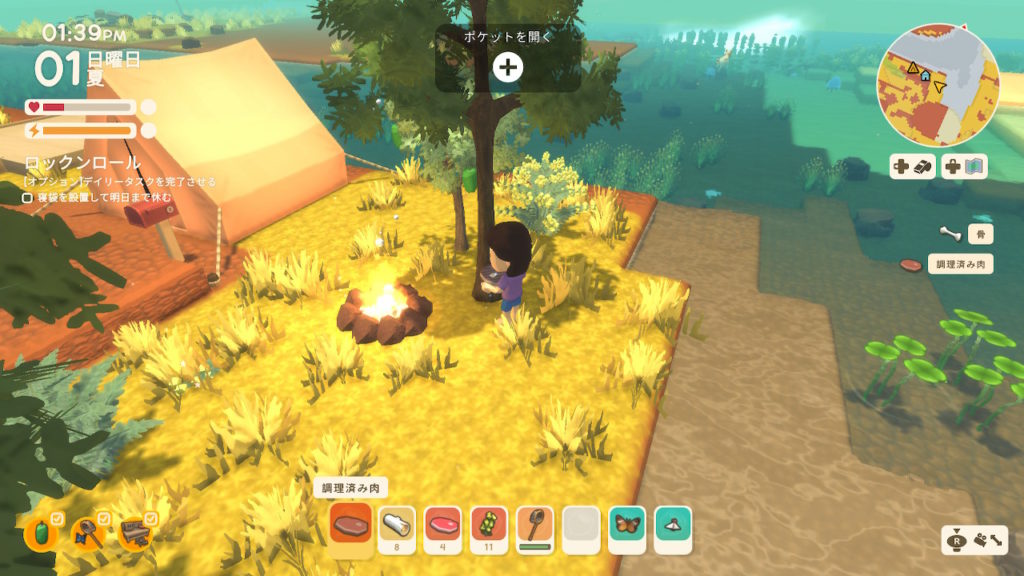Choose the white tent-shaped item slot

pyautogui.click(x=673, y=524)
